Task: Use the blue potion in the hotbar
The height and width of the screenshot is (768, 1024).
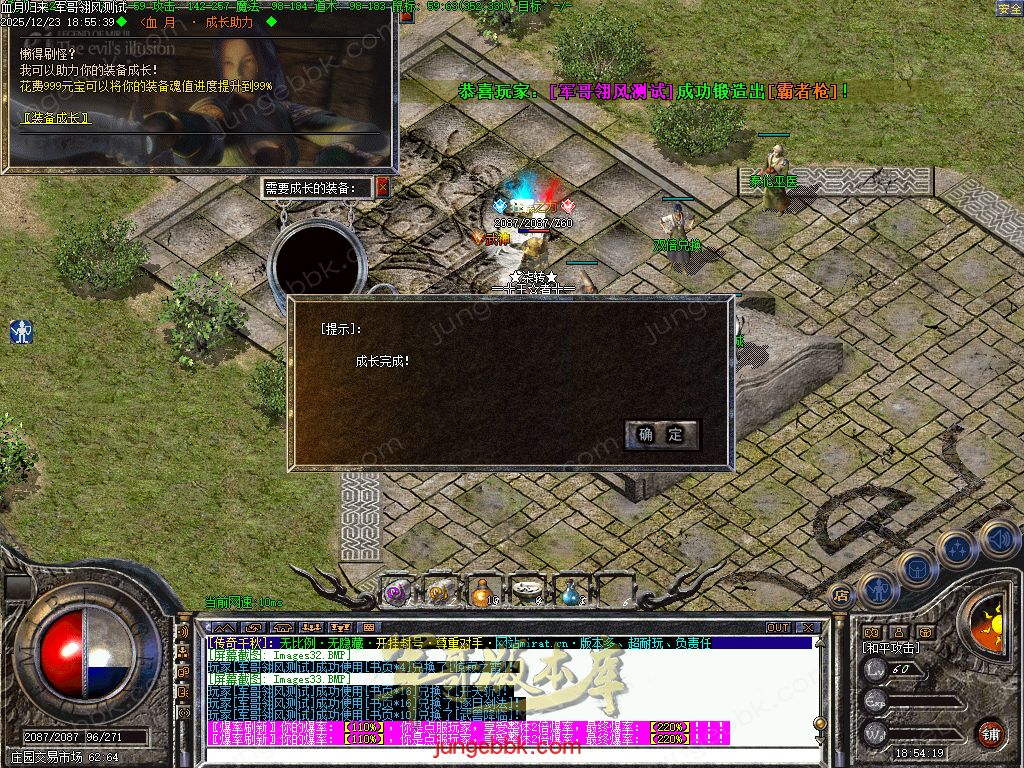Action: pos(569,592)
